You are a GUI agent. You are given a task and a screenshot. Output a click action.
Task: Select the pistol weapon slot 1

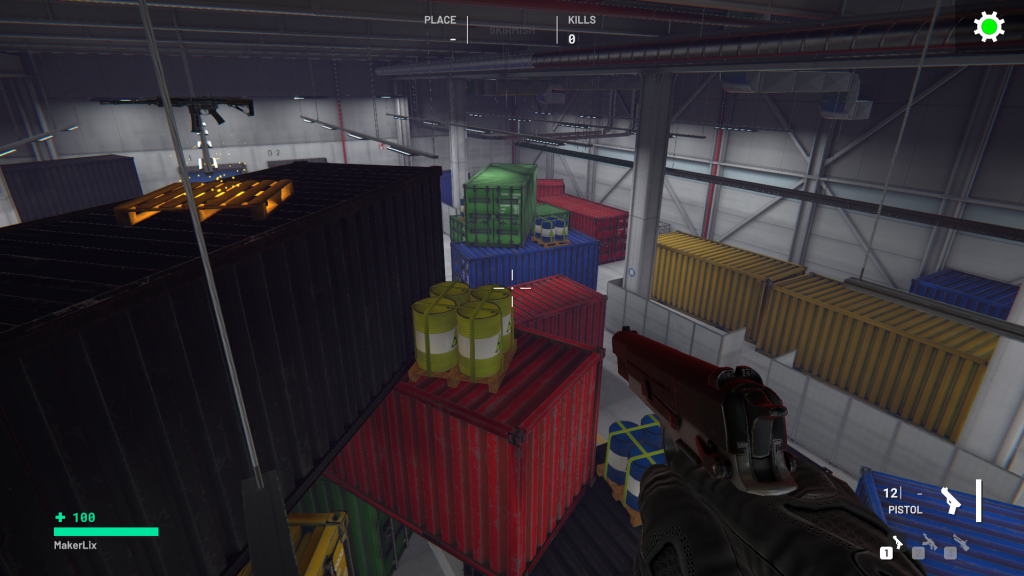(x=893, y=545)
